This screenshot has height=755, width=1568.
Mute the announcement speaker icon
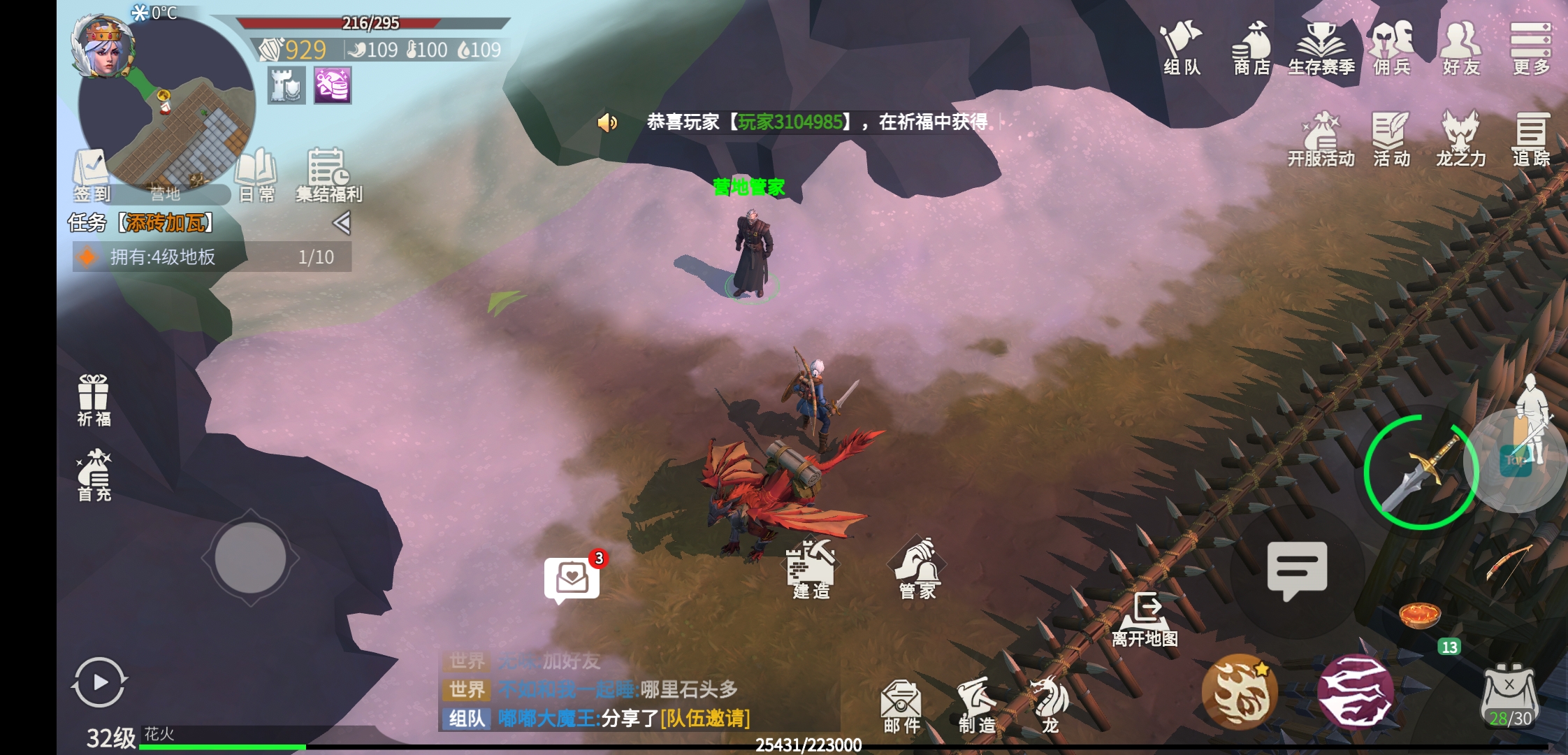pyautogui.click(x=607, y=123)
